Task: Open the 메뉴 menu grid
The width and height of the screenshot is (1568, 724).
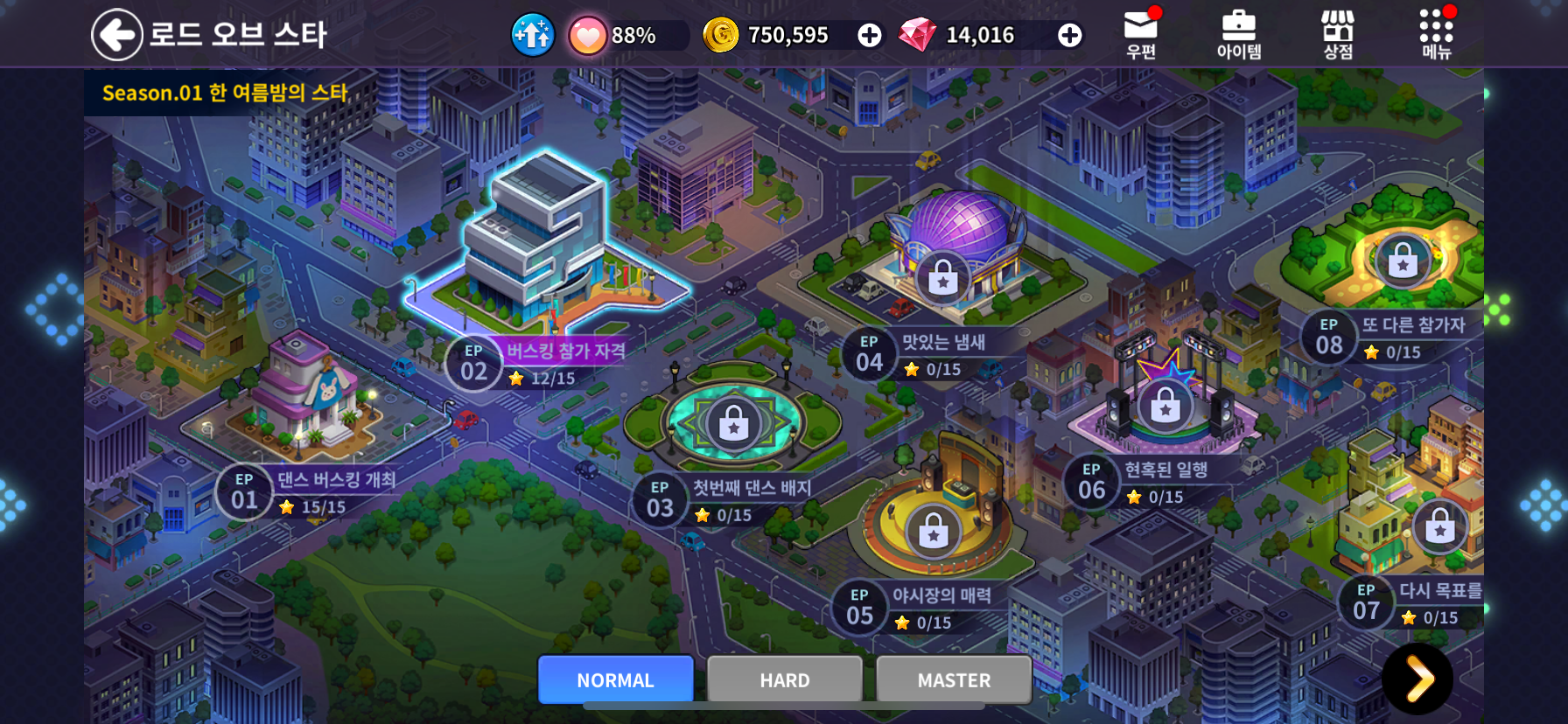Action: pyautogui.click(x=1436, y=35)
